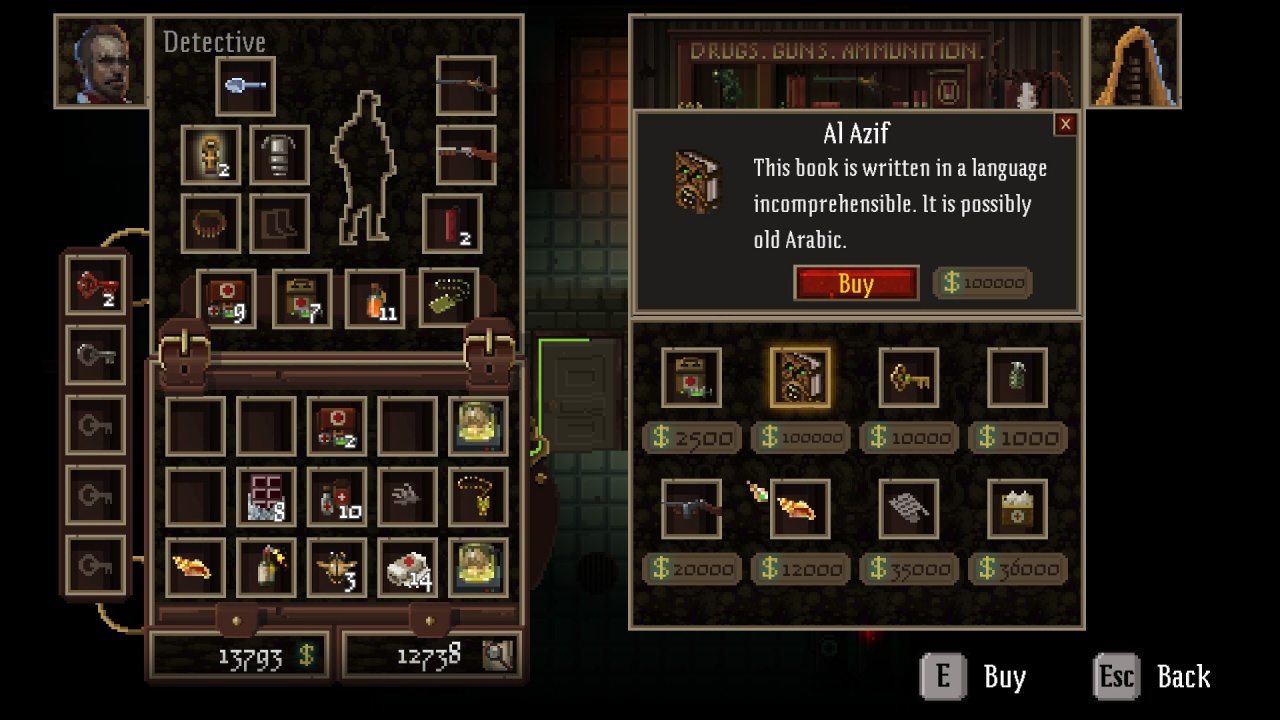1280x720 pixels.
Task: Select the $20000 shotgun in shop
Action: [x=691, y=509]
